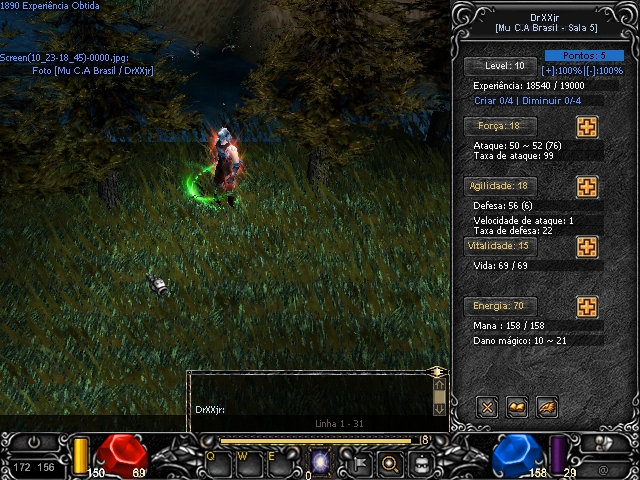
Task: Add a point to Energia
Action: (587, 307)
